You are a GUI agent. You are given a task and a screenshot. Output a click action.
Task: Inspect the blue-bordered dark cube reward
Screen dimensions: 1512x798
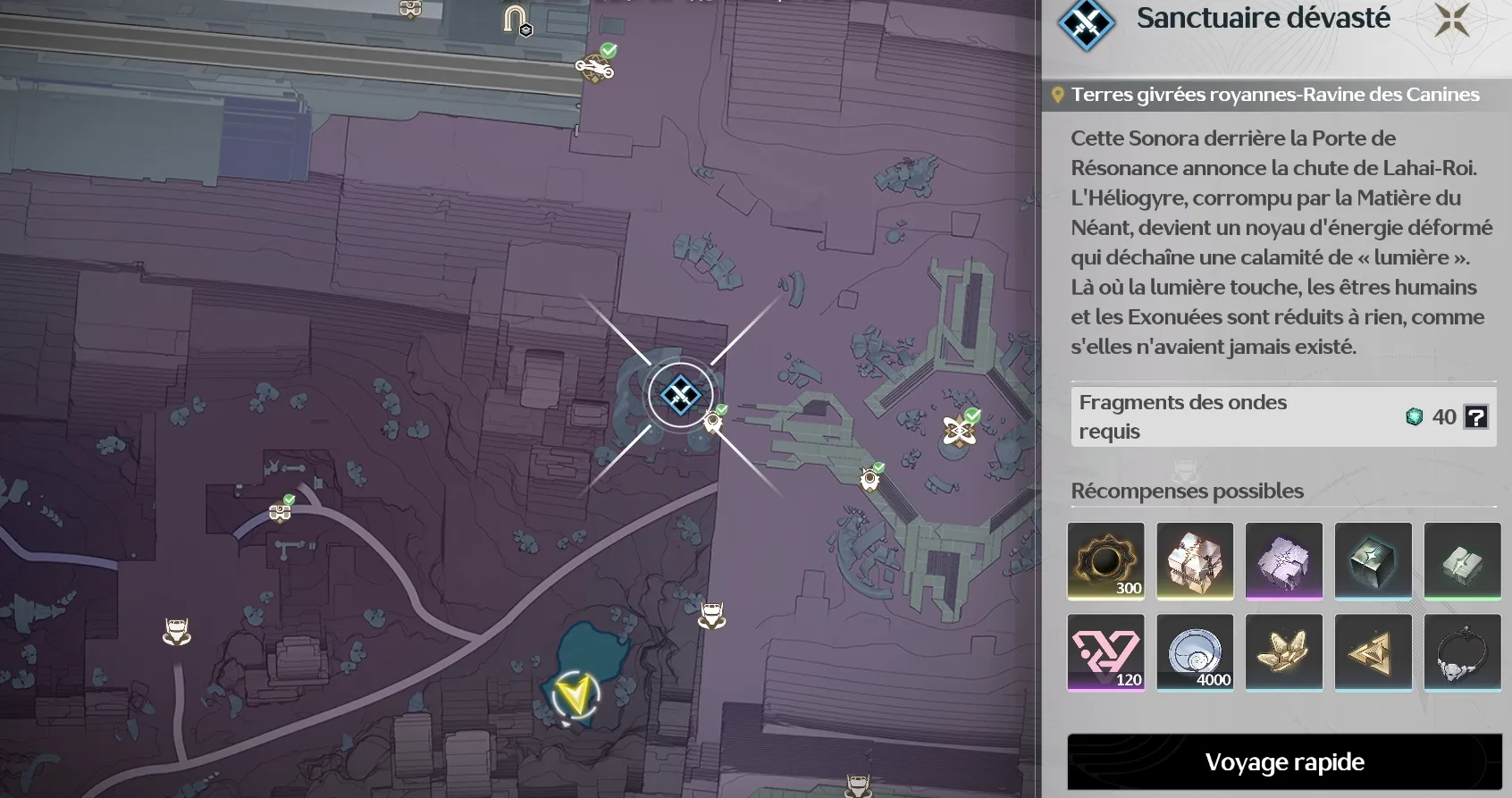click(x=1373, y=560)
